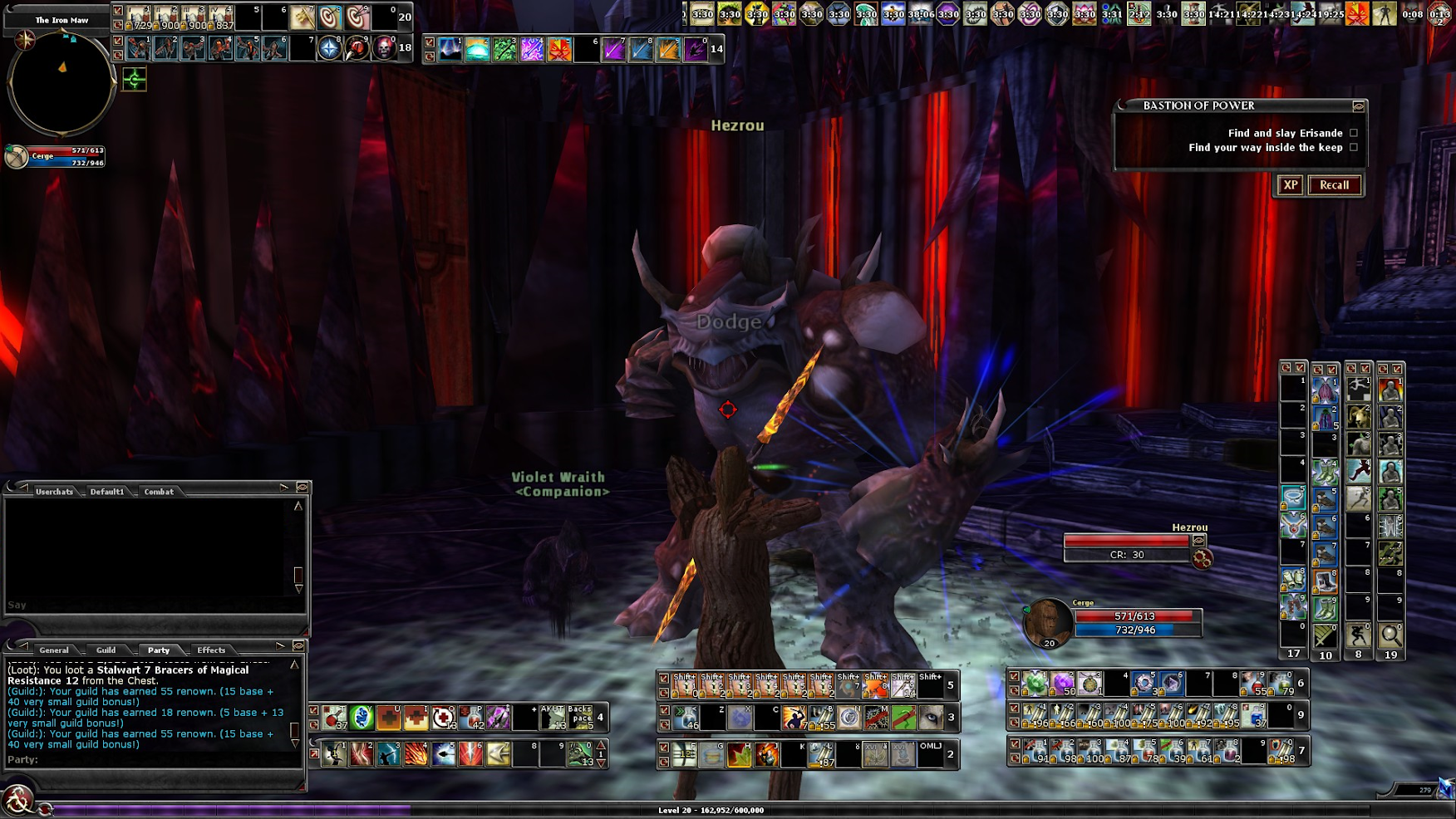The image size is (1456, 819).
Task: Open the Userchats chat tab
Action: point(54,492)
